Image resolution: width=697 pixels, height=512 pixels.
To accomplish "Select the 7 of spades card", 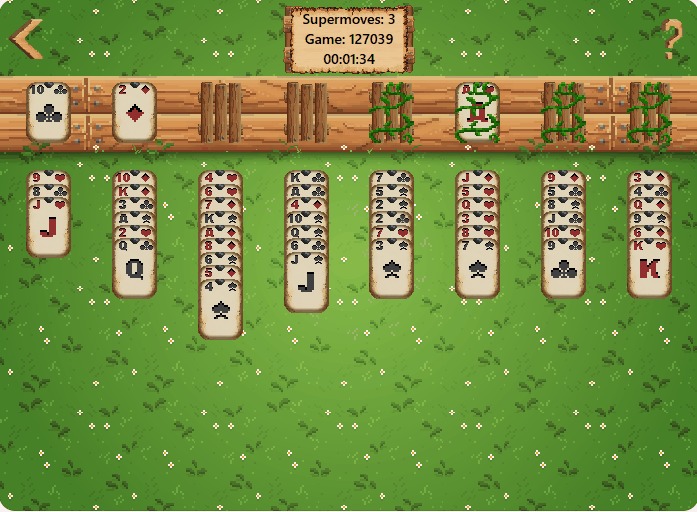I will (x=478, y=268).
